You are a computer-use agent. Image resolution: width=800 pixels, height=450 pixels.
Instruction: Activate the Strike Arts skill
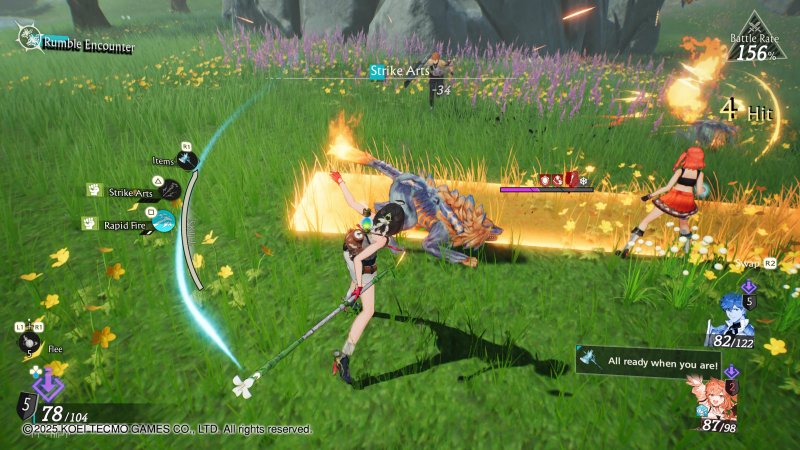(x=171, y=190)
